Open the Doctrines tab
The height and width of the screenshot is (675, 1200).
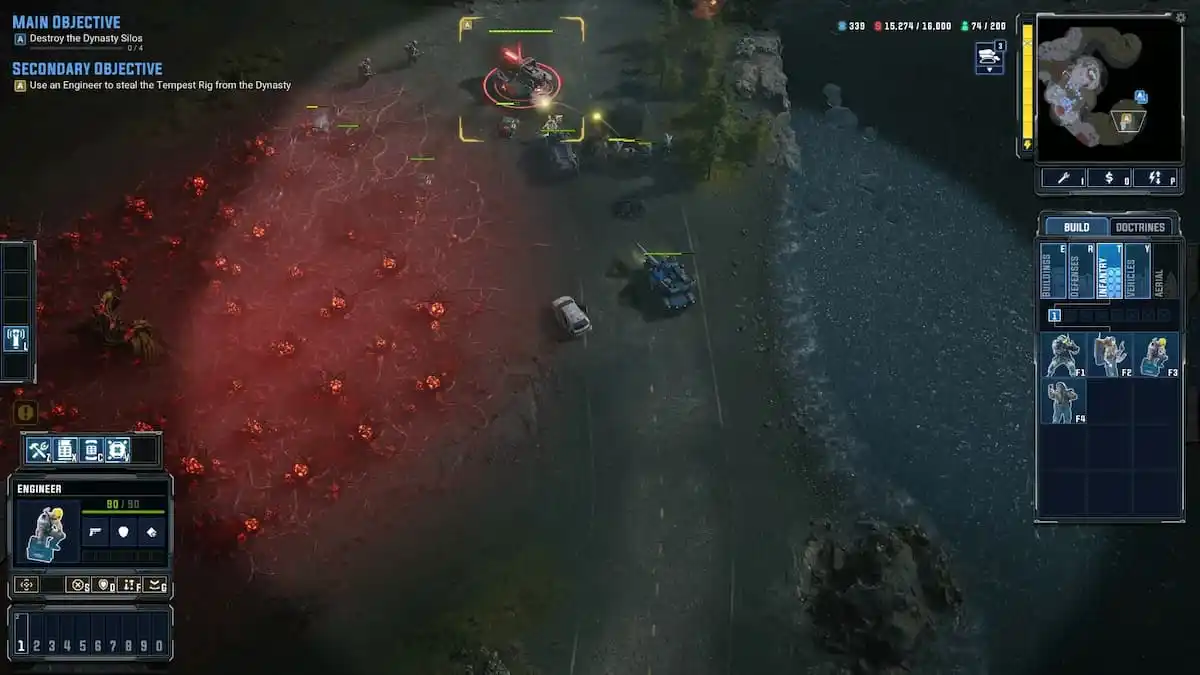[1141, 227]
